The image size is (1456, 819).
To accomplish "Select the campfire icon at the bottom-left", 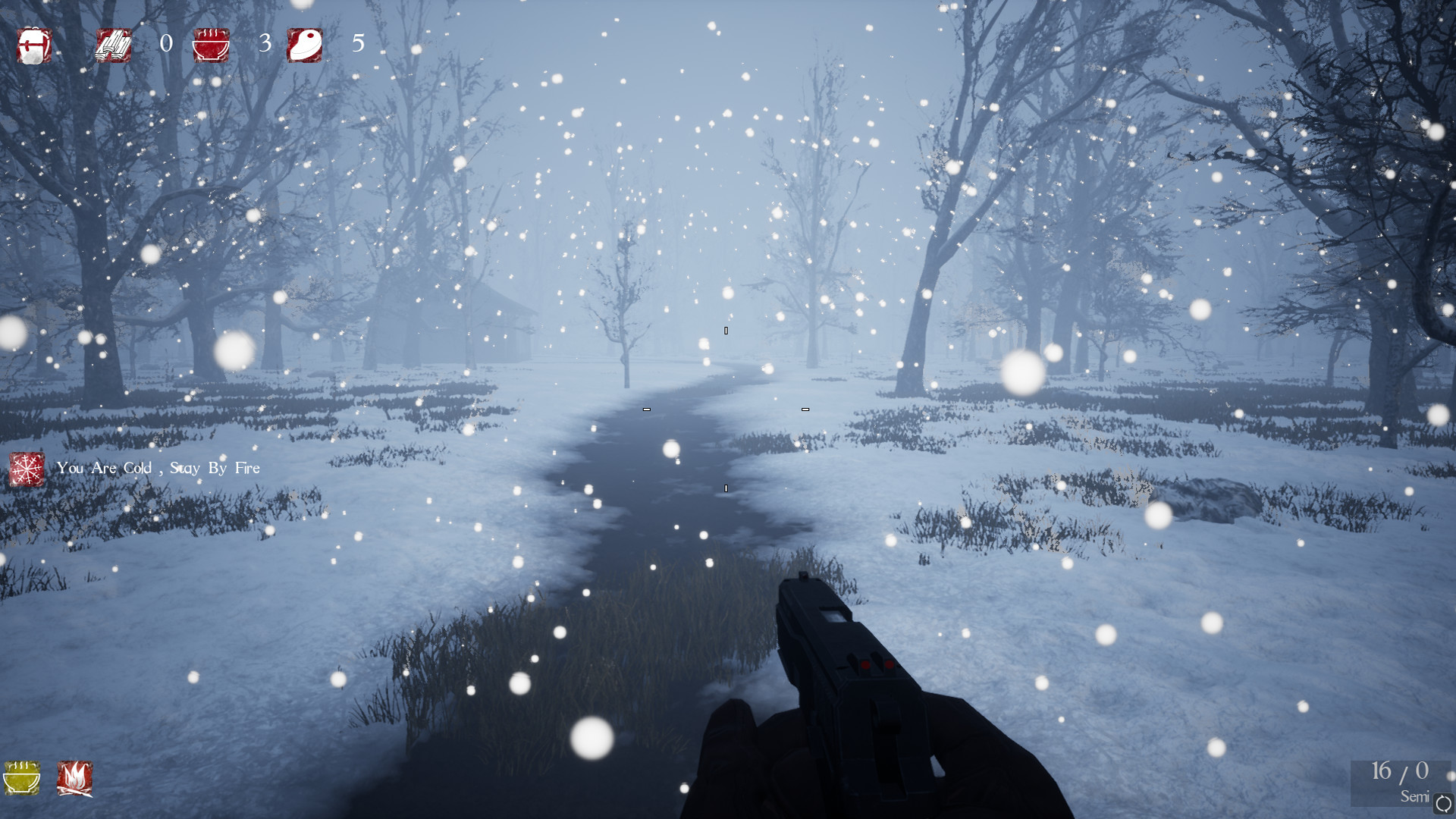I will tap(74, 780).
